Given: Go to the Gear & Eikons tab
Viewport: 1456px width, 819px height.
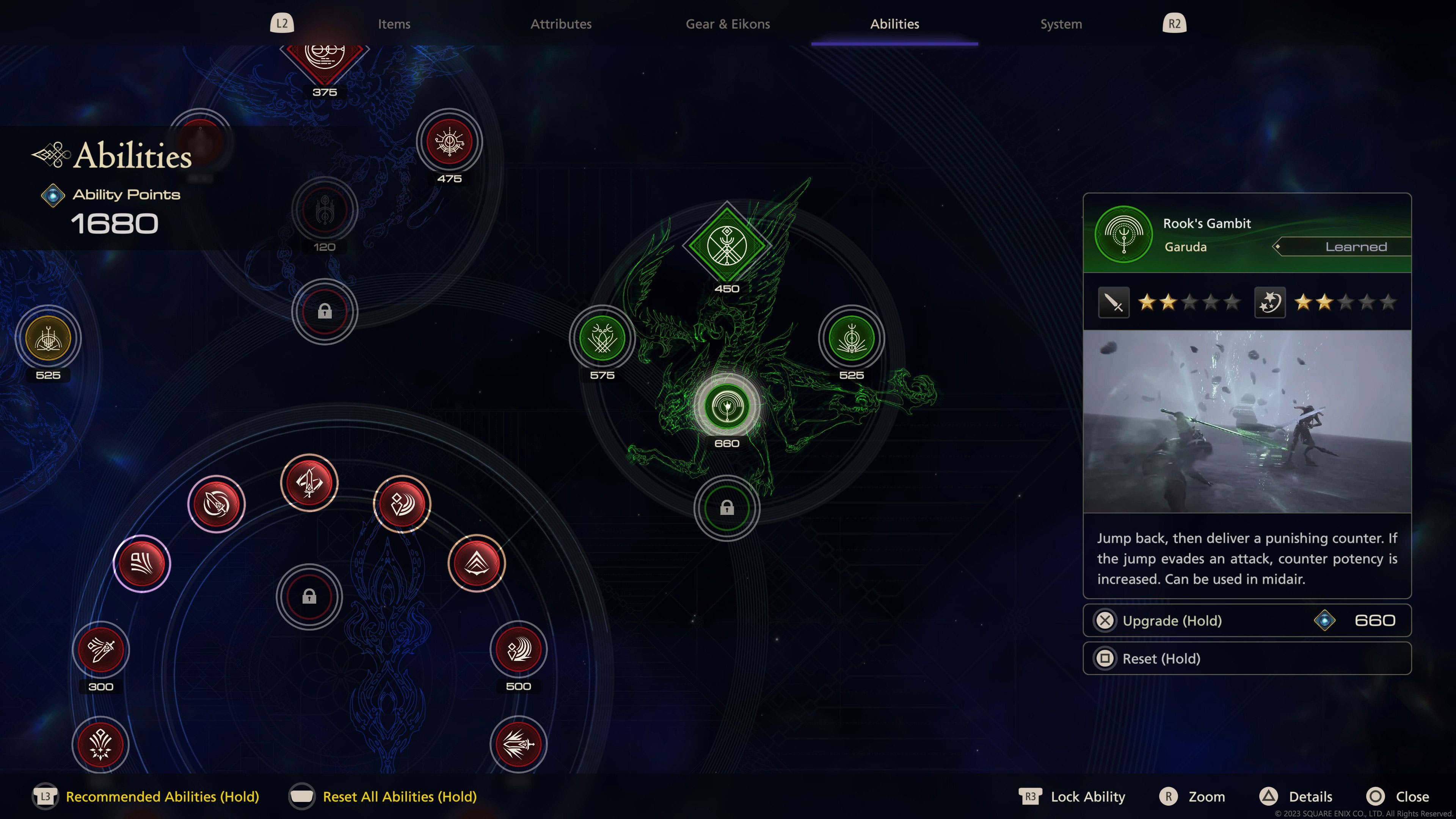Looking at the screenshot, I should tap(728, 24).
